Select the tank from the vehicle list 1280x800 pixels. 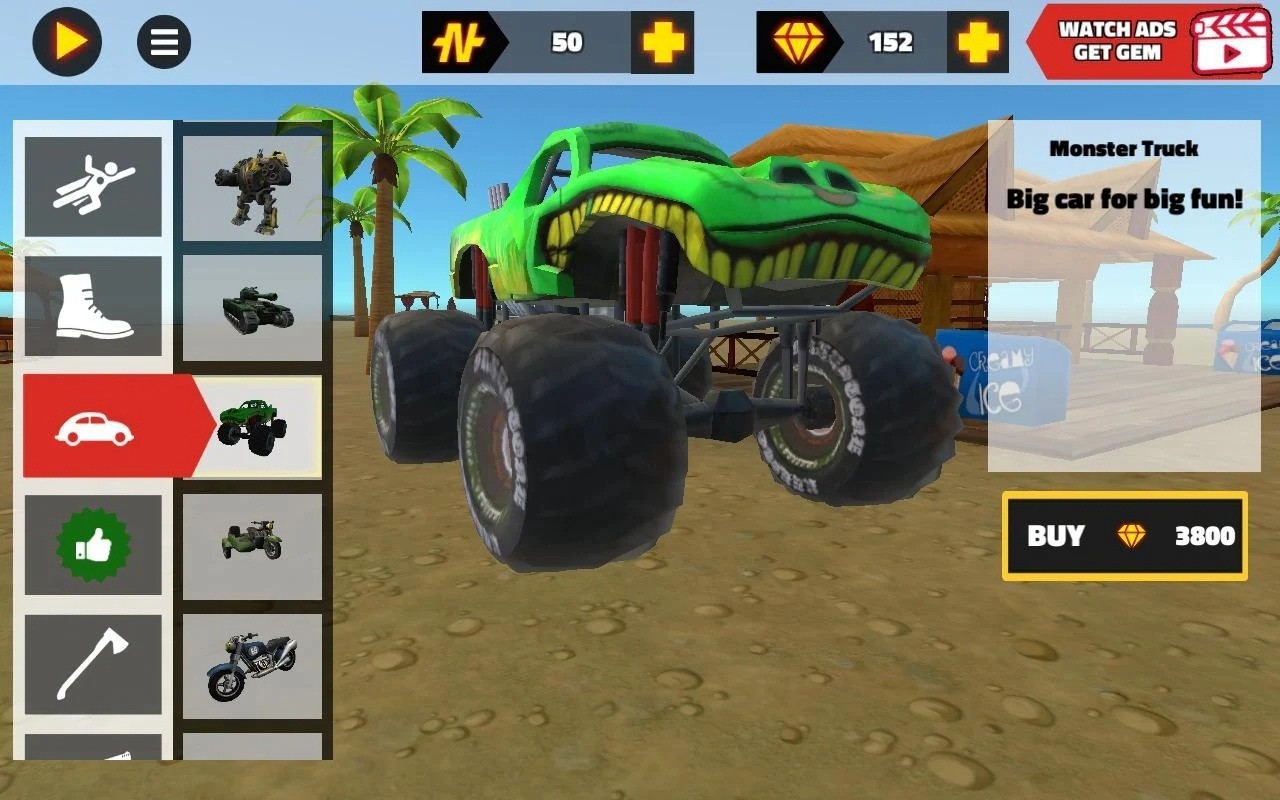(251, 306)
